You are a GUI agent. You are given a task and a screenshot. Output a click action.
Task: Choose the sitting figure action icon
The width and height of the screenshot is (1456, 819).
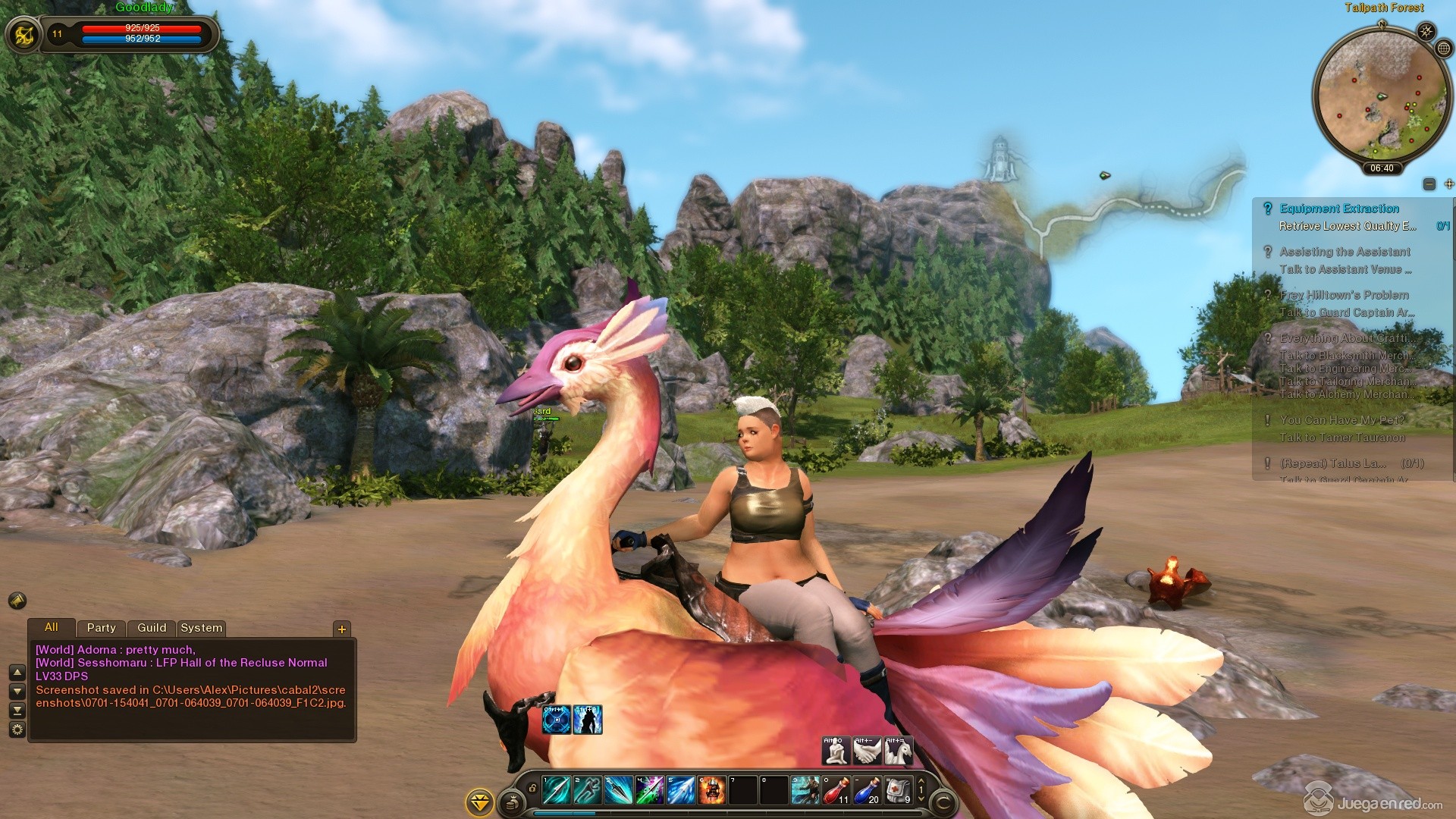tap(836, 751)
